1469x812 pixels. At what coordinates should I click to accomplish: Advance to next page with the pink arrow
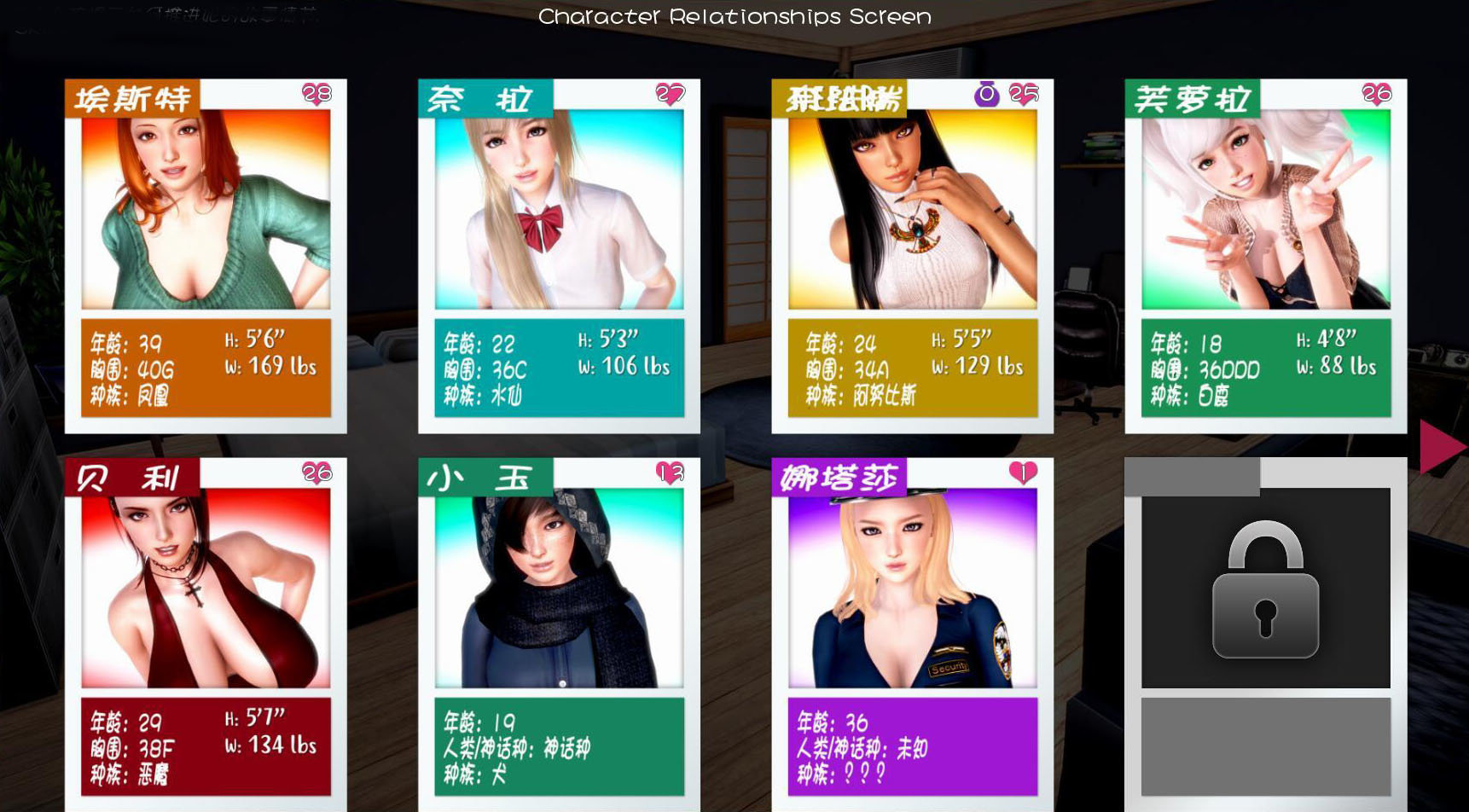pyautogui.click(x=1440, y=445)
